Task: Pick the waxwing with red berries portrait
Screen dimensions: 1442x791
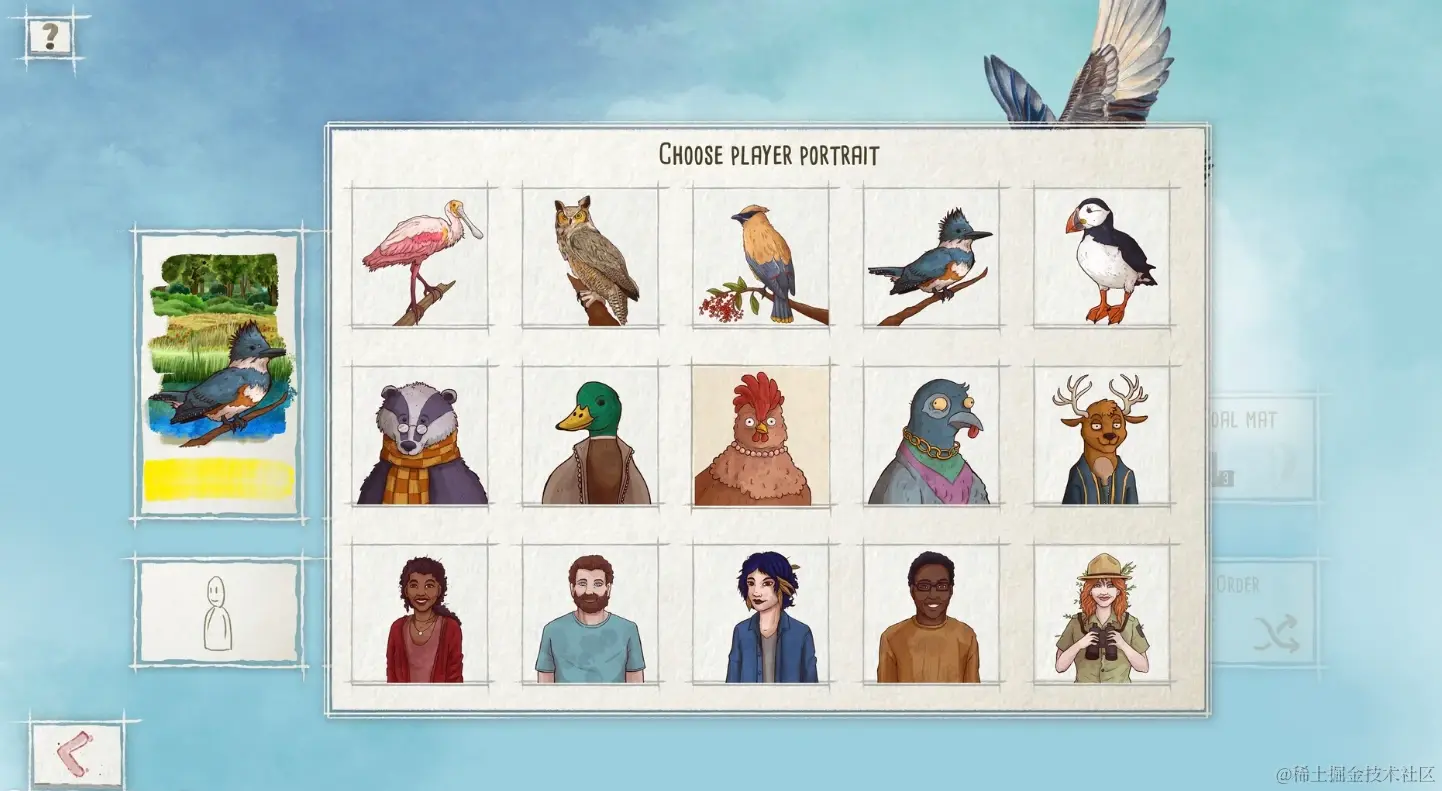Action: 762,258
